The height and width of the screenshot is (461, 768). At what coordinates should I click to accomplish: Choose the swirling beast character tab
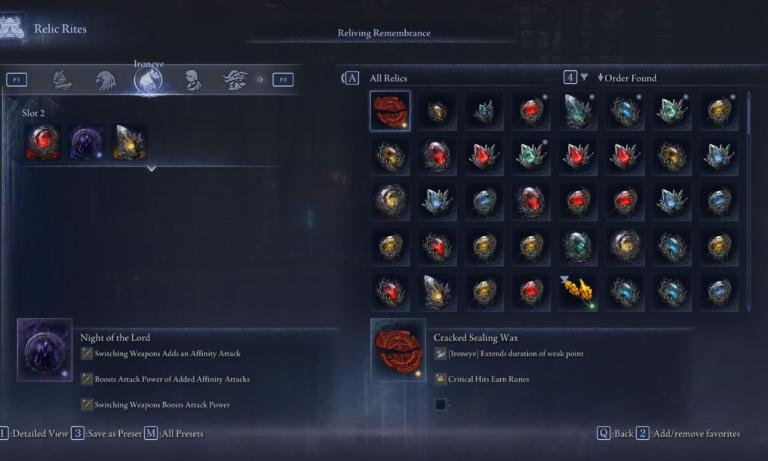(234, 80)
